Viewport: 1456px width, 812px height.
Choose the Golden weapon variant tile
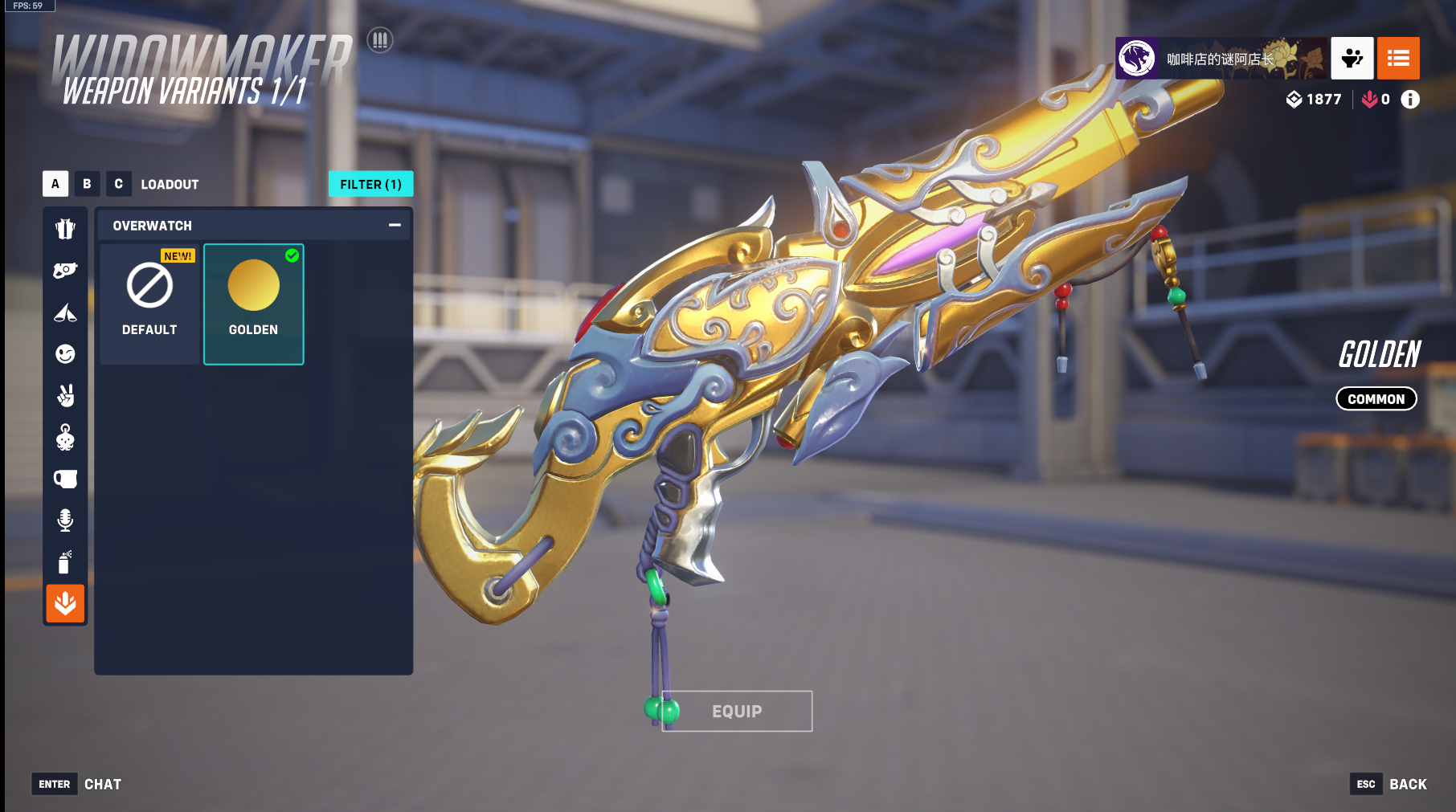[x=253, y=304]
